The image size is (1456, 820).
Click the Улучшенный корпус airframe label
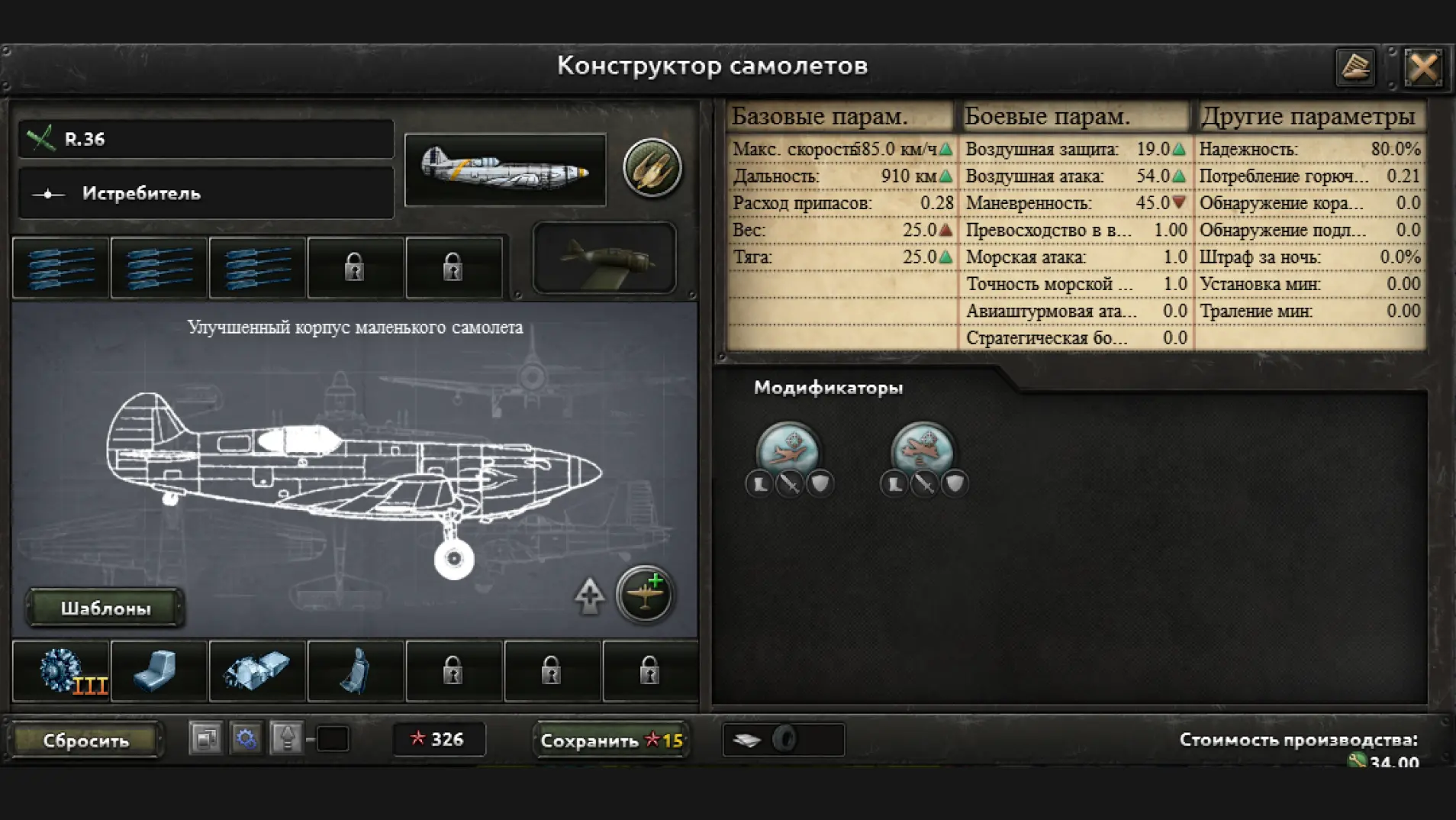355,328
